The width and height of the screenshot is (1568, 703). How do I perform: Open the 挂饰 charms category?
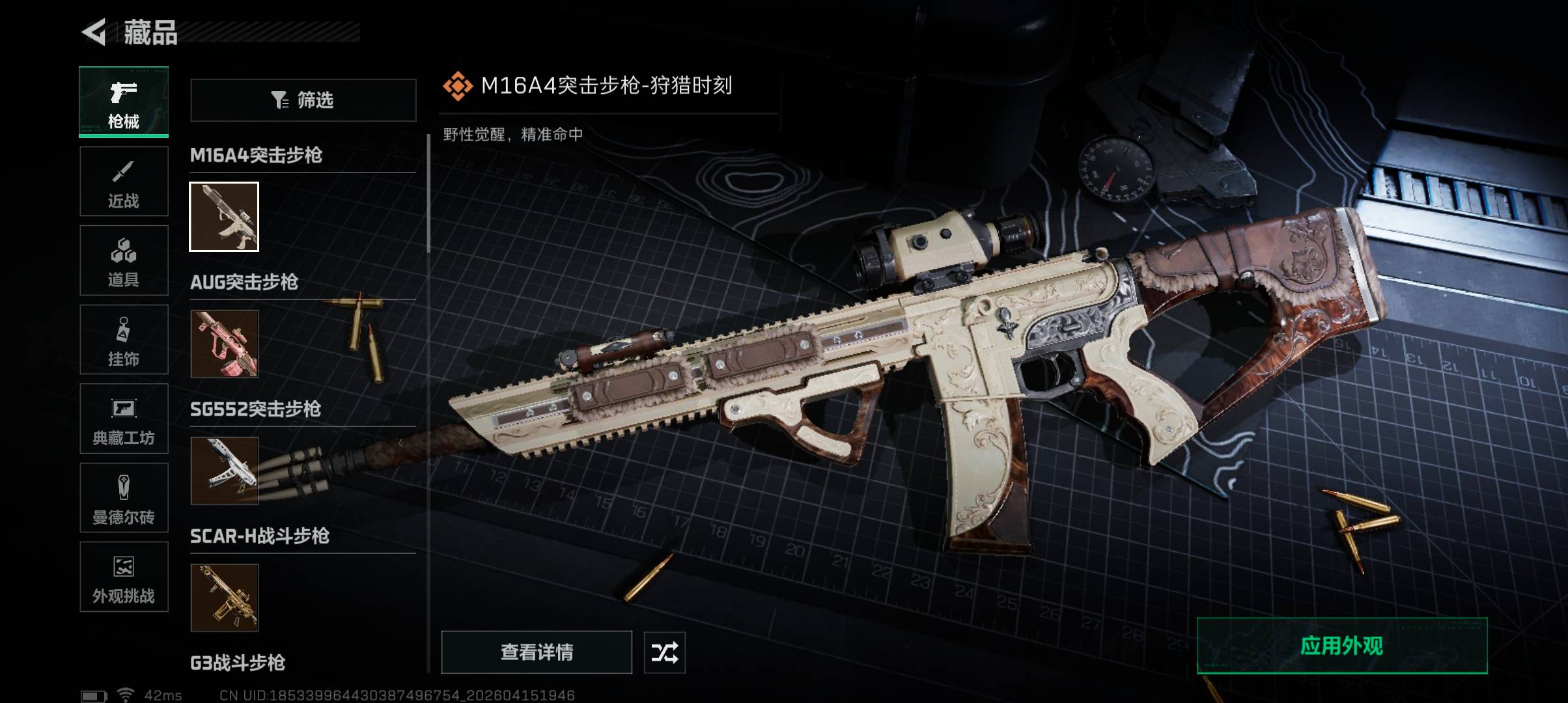pyautogui.click(x=124, y=340)
